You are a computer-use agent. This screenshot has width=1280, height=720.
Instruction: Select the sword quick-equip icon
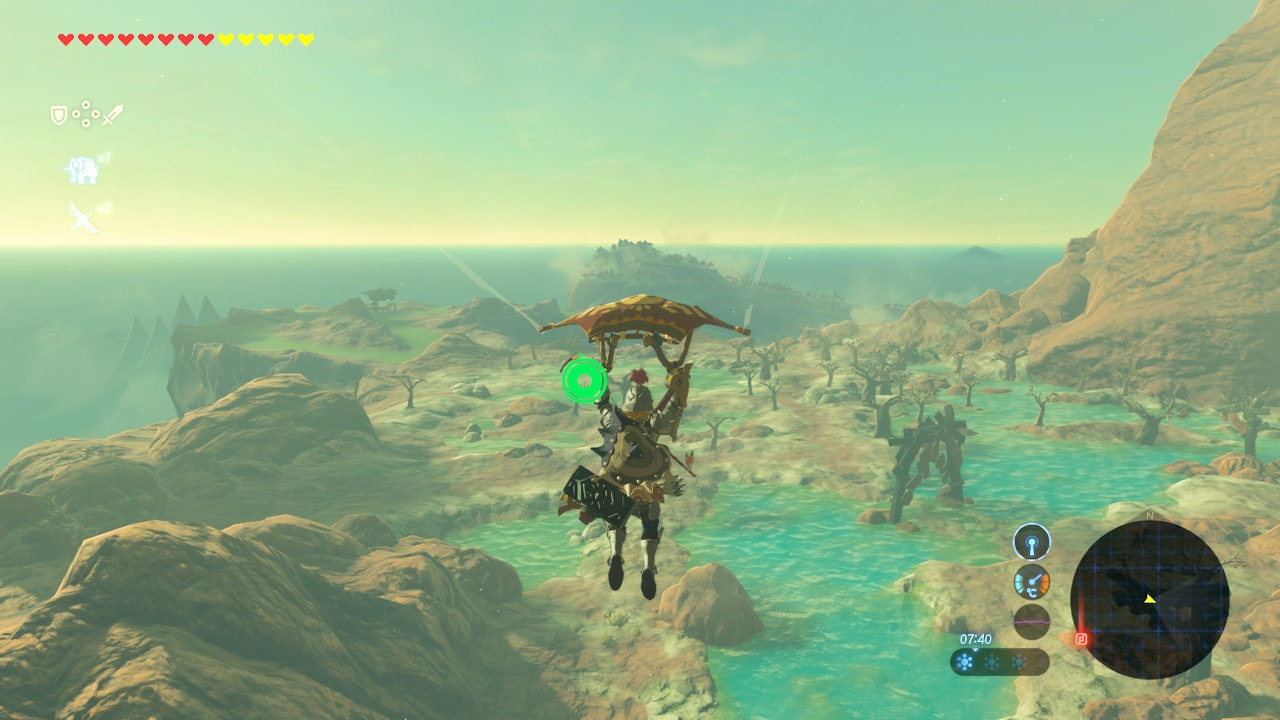tap(112, 115)
